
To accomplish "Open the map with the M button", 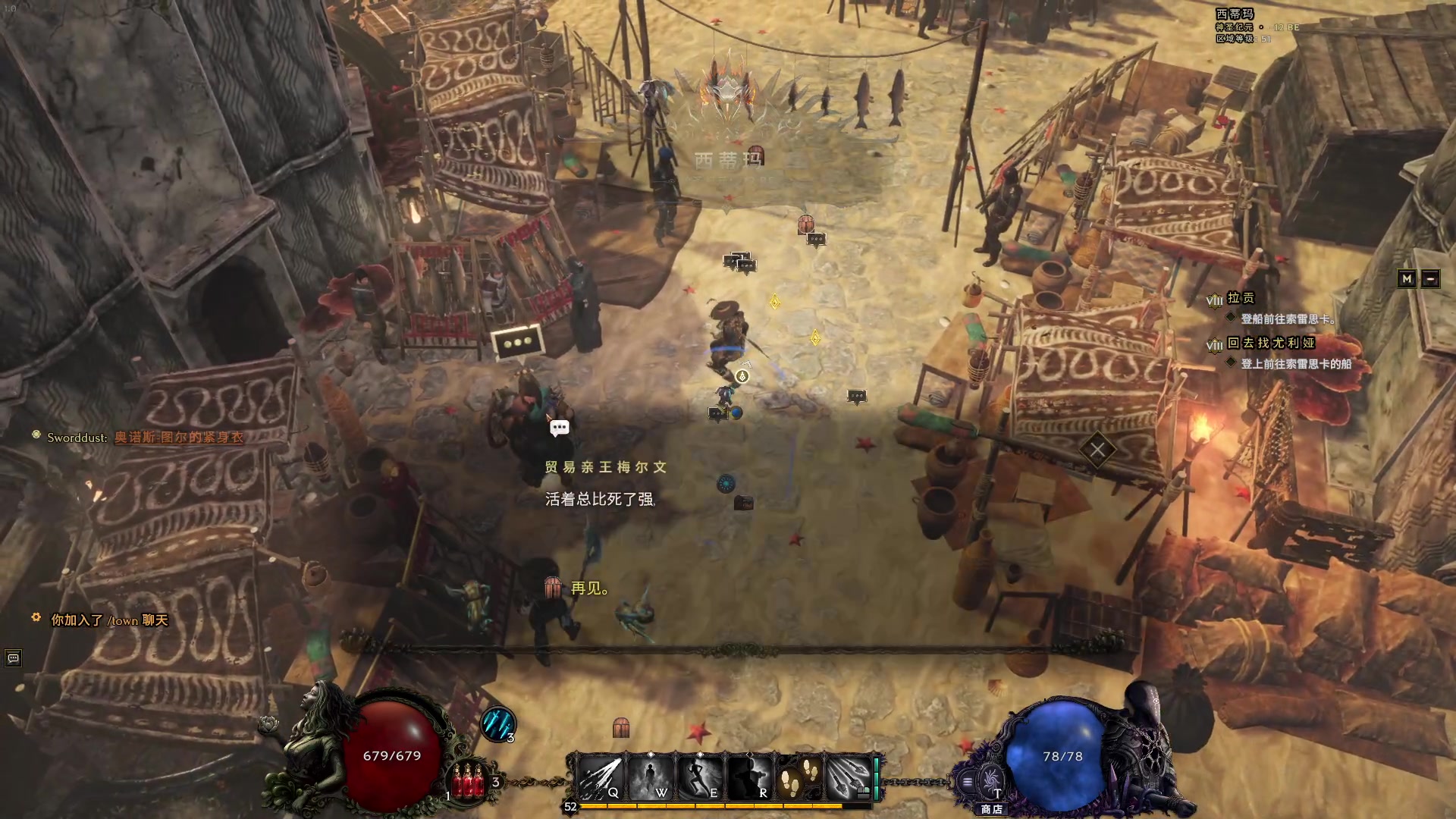I will 1407,279.
